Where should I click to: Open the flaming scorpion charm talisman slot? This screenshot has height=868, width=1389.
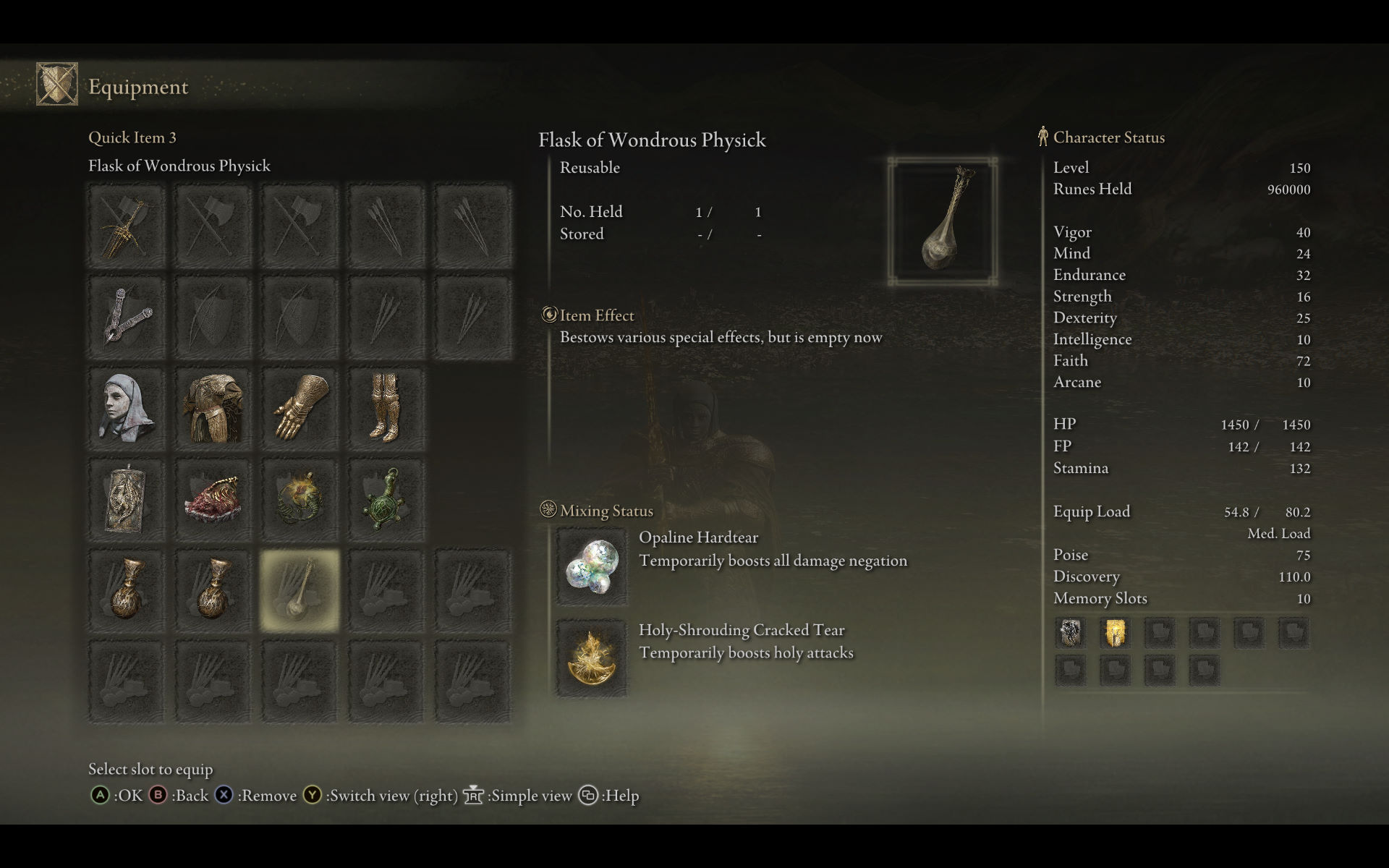tap(300, 500)
